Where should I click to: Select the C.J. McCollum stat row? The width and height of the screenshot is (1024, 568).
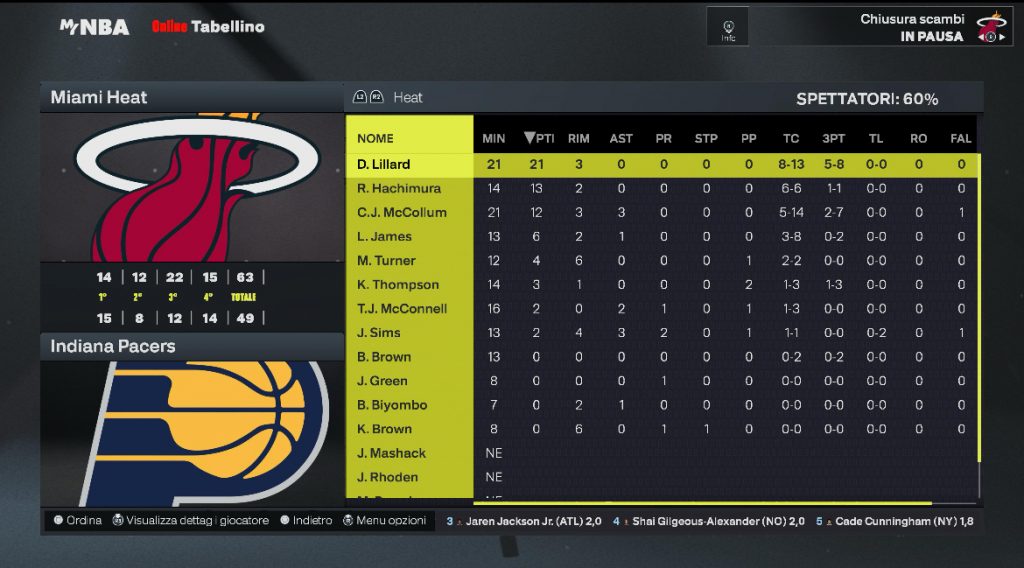pyautogui.click(x=402, y=212)
